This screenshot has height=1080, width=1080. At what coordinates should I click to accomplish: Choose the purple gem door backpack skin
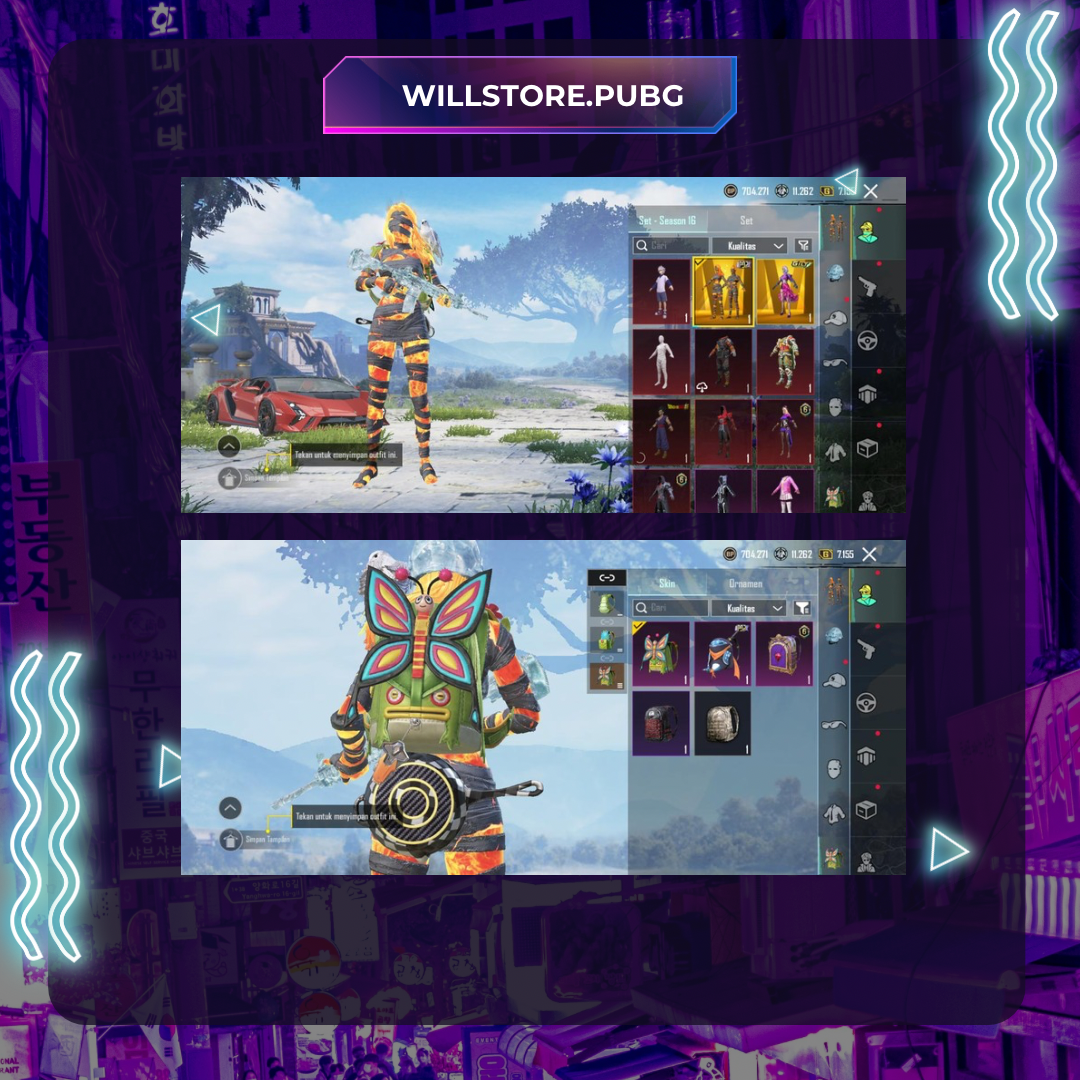783,654
